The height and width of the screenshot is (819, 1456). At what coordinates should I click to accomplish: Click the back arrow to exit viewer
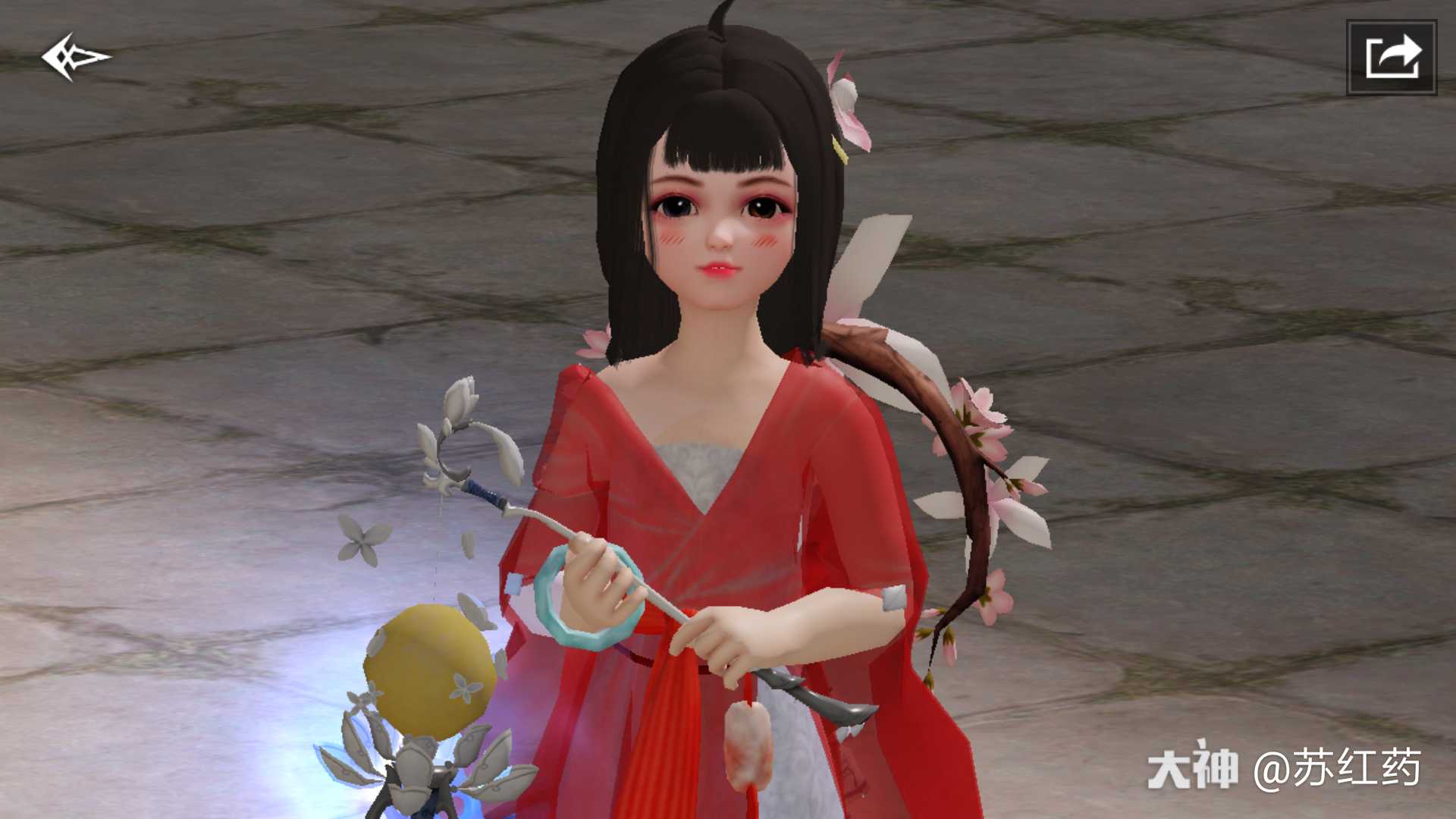coord(76,55)
